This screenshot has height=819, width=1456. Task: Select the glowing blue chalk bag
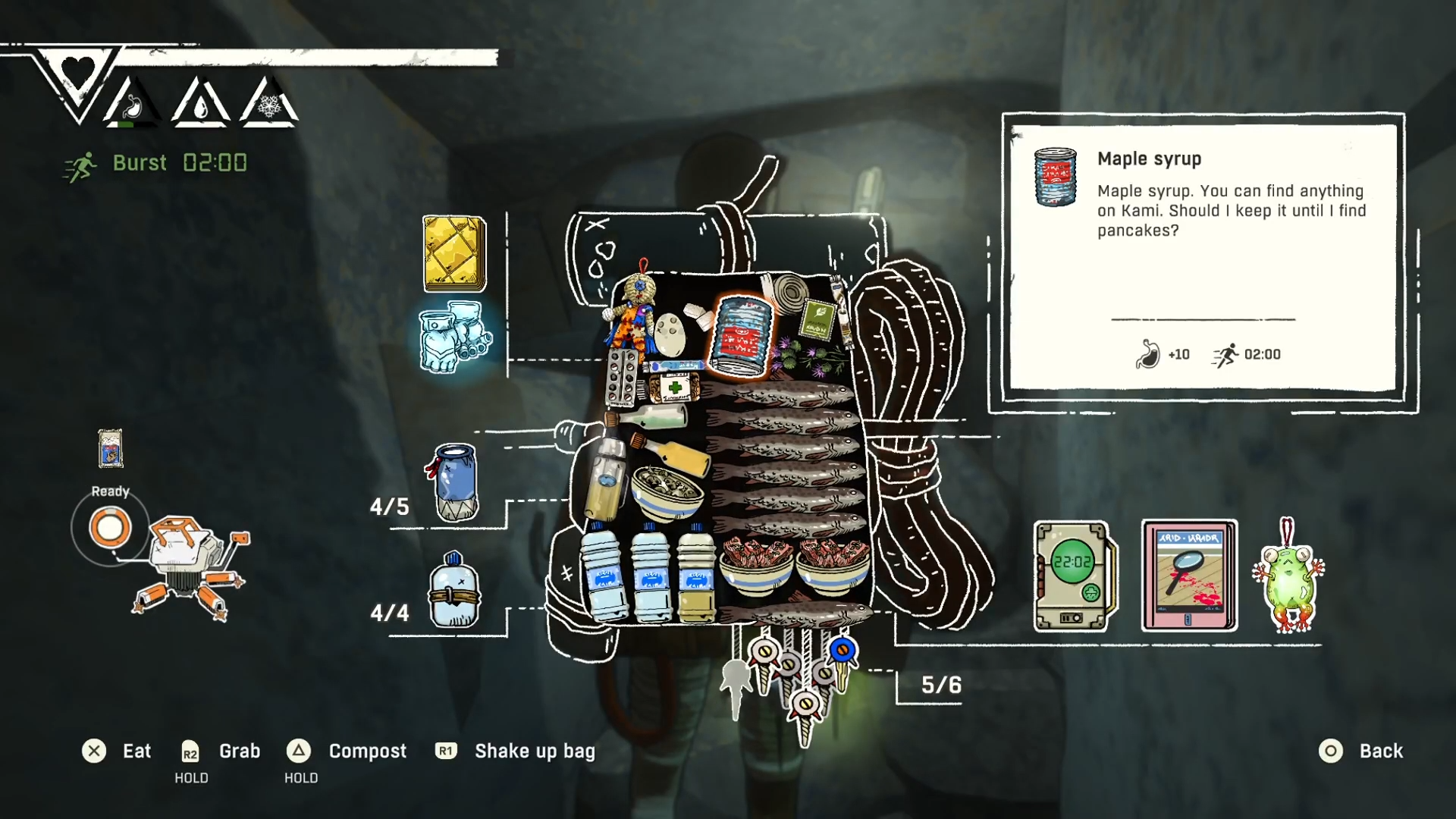(455, 337)
